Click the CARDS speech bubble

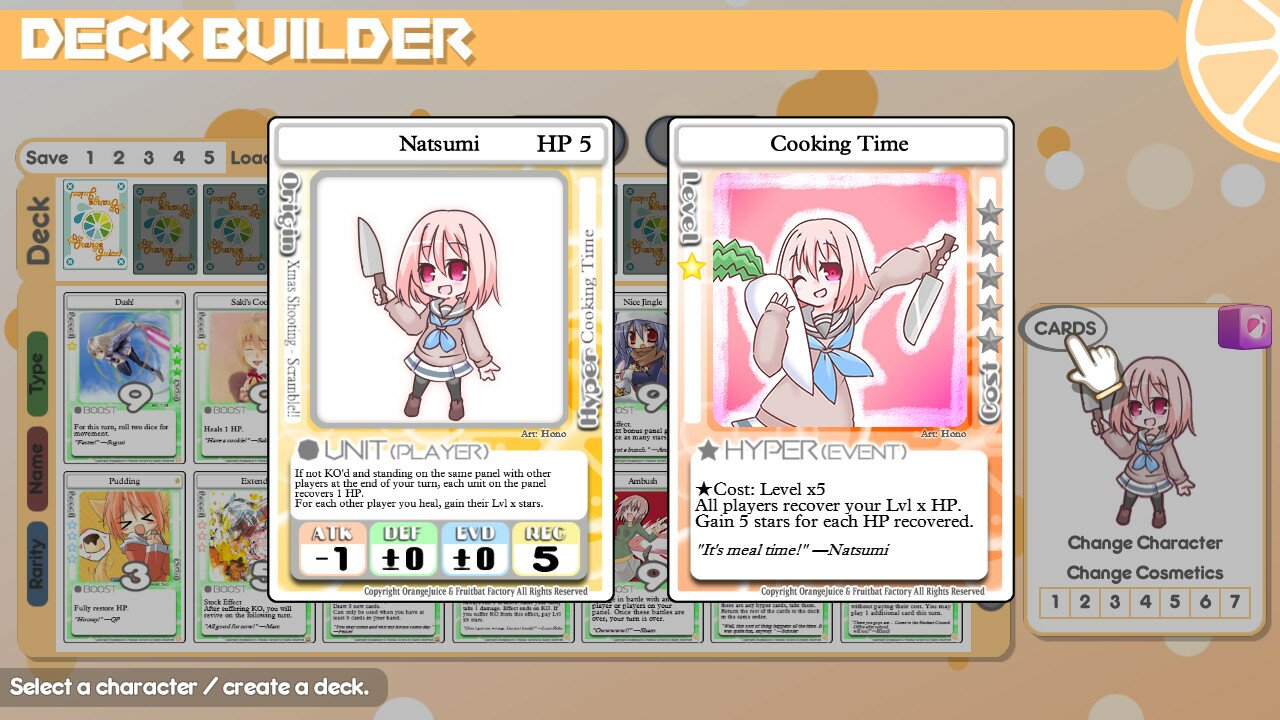pos(1066,327)
